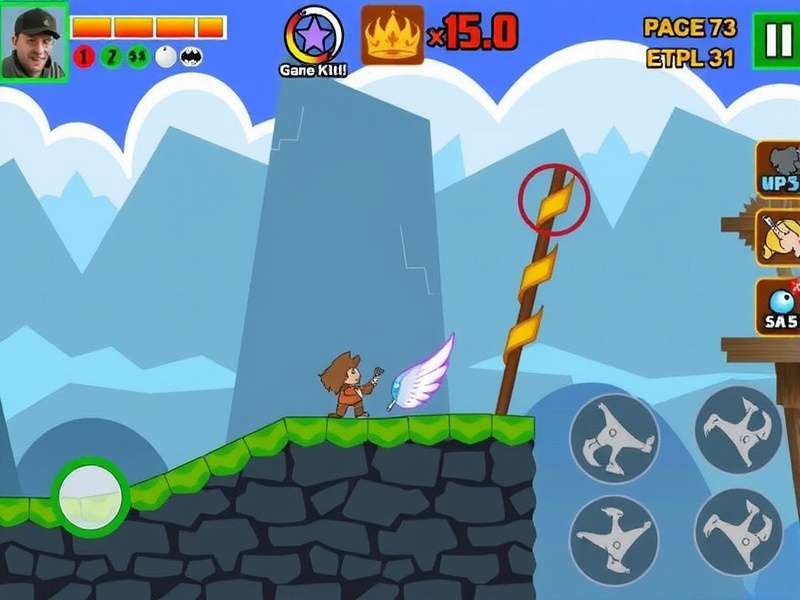The width and height of the screenshot is (800, 600).
Task: Select the golden crown multiplier icon
Action: pyautogui.click(x=392, y=35)
